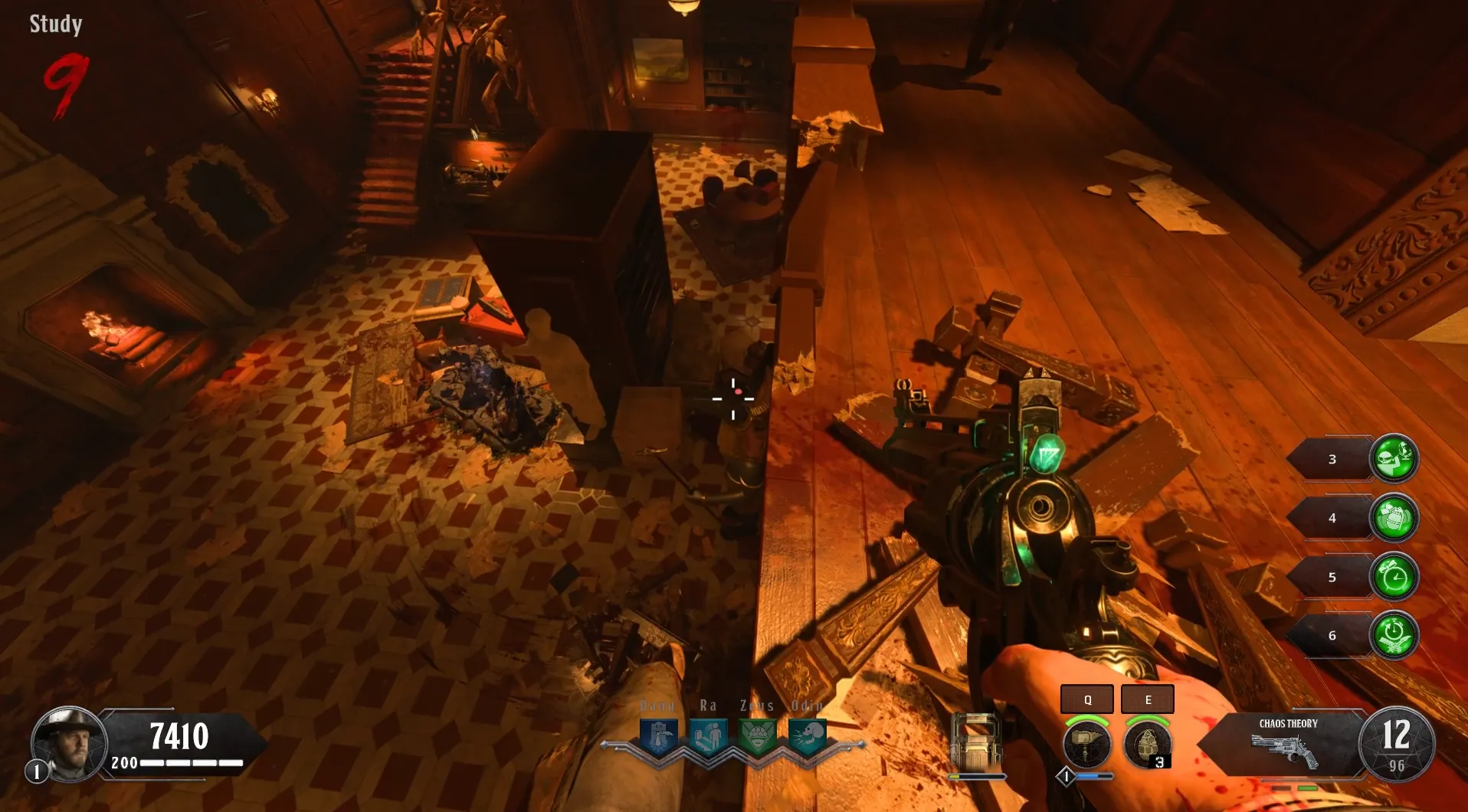
Task: Select the Ra perk icon
Action: click(708, 736)
